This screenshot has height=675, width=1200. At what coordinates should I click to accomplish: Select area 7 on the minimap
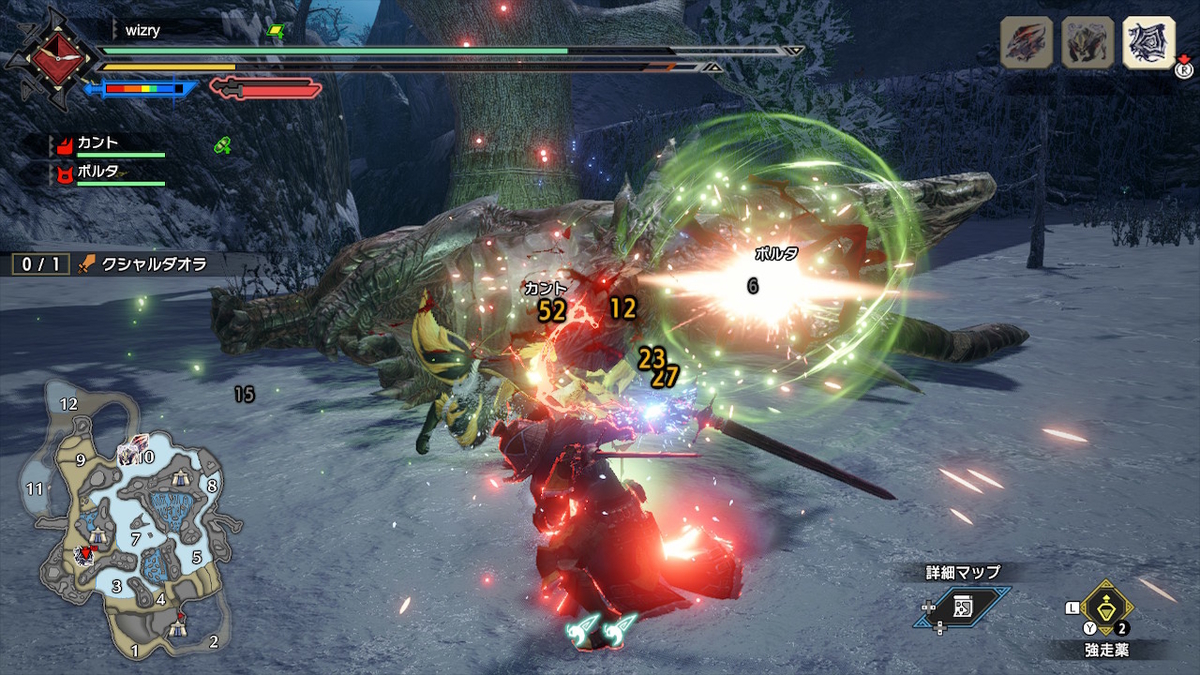click(x=135, y=540)
